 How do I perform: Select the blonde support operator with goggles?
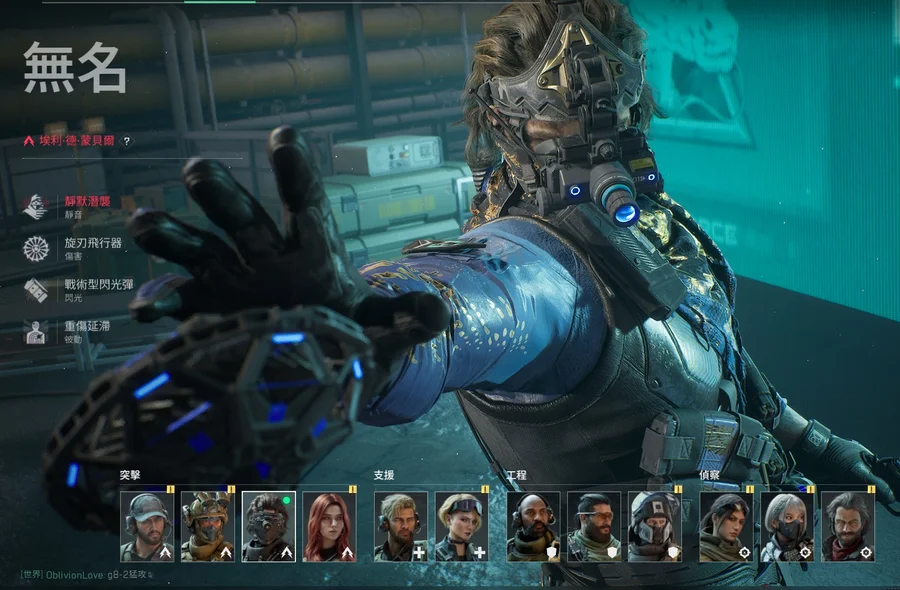462,526
